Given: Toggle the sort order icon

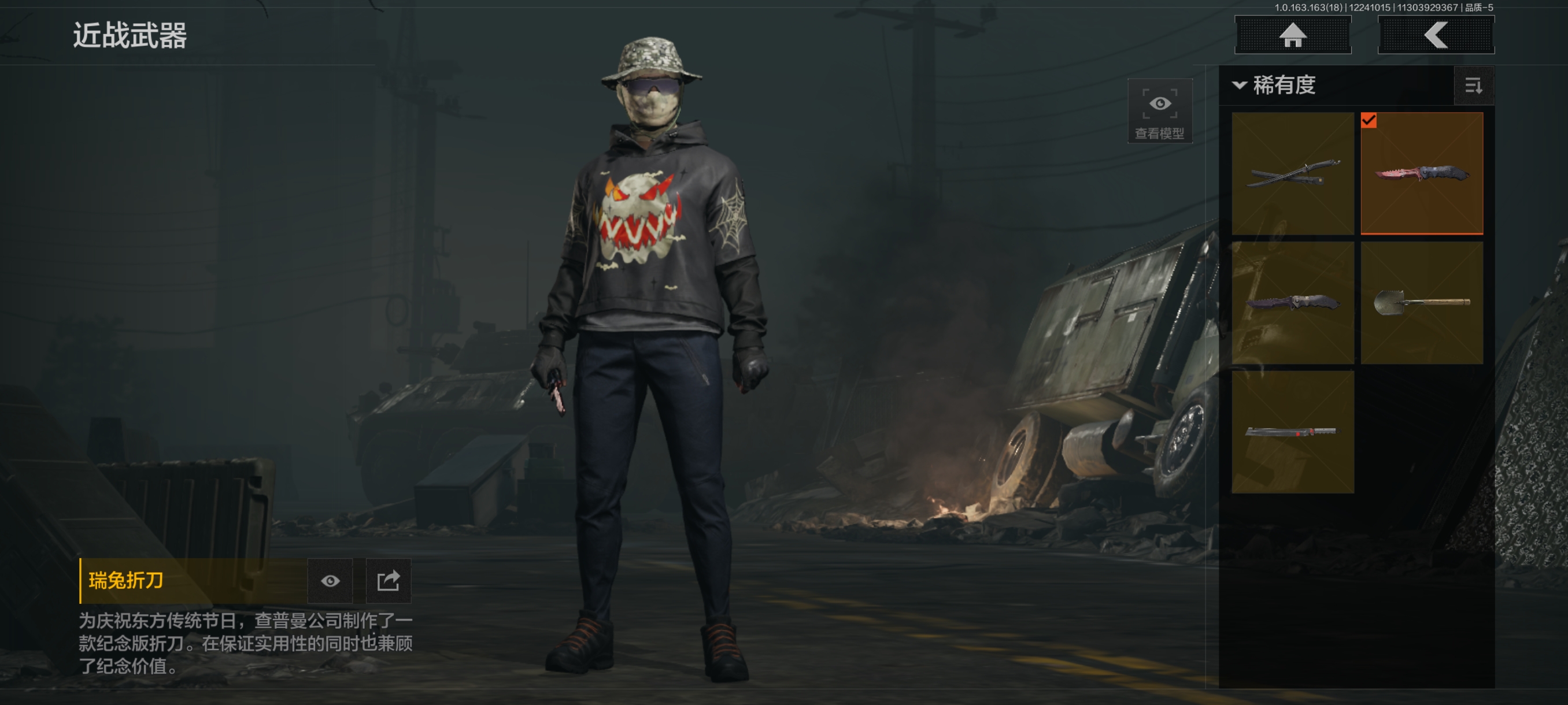Looking at the screenshot, I should (1474, 86).
